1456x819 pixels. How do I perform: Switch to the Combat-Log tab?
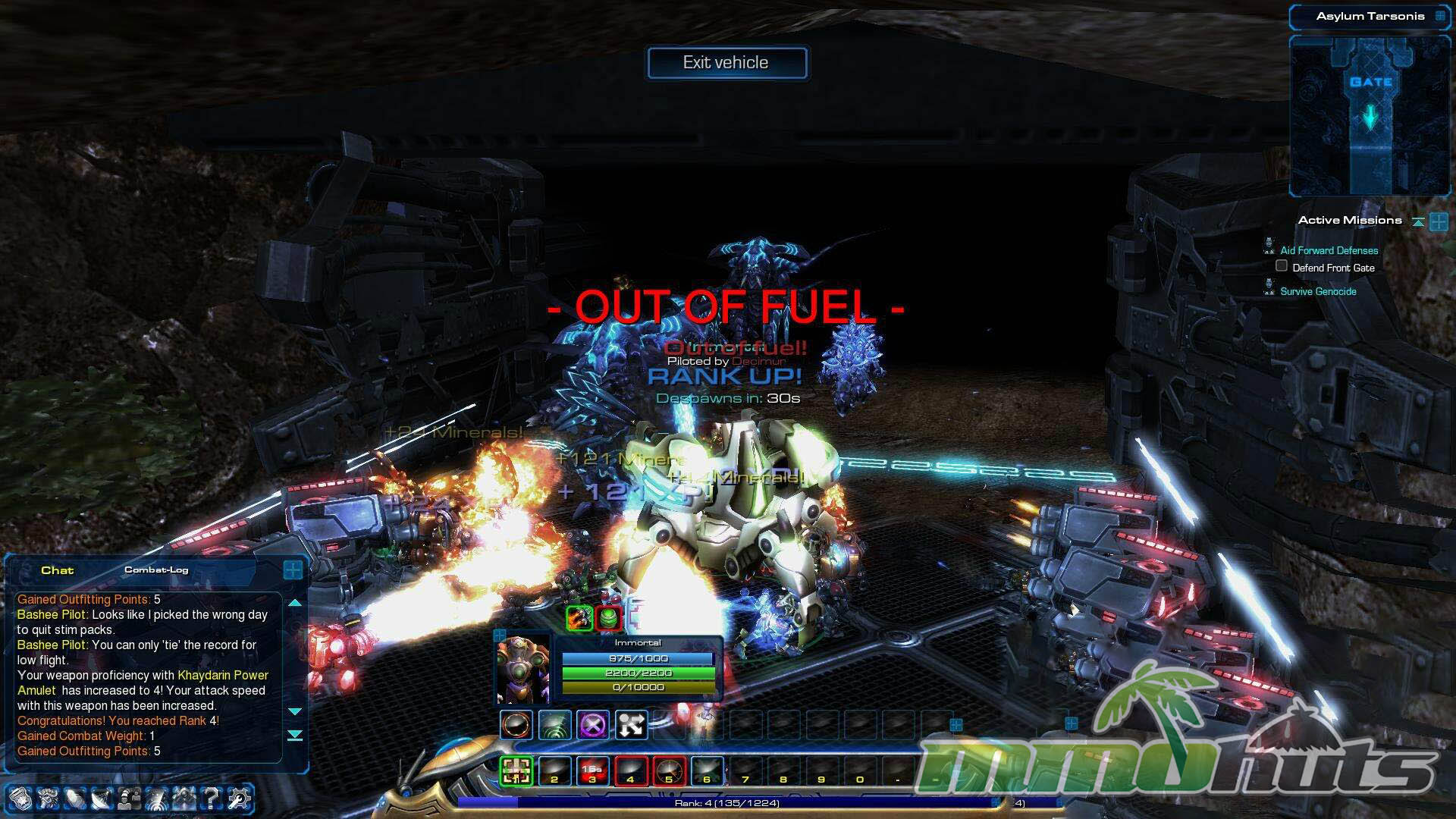[x=156, y=570]
